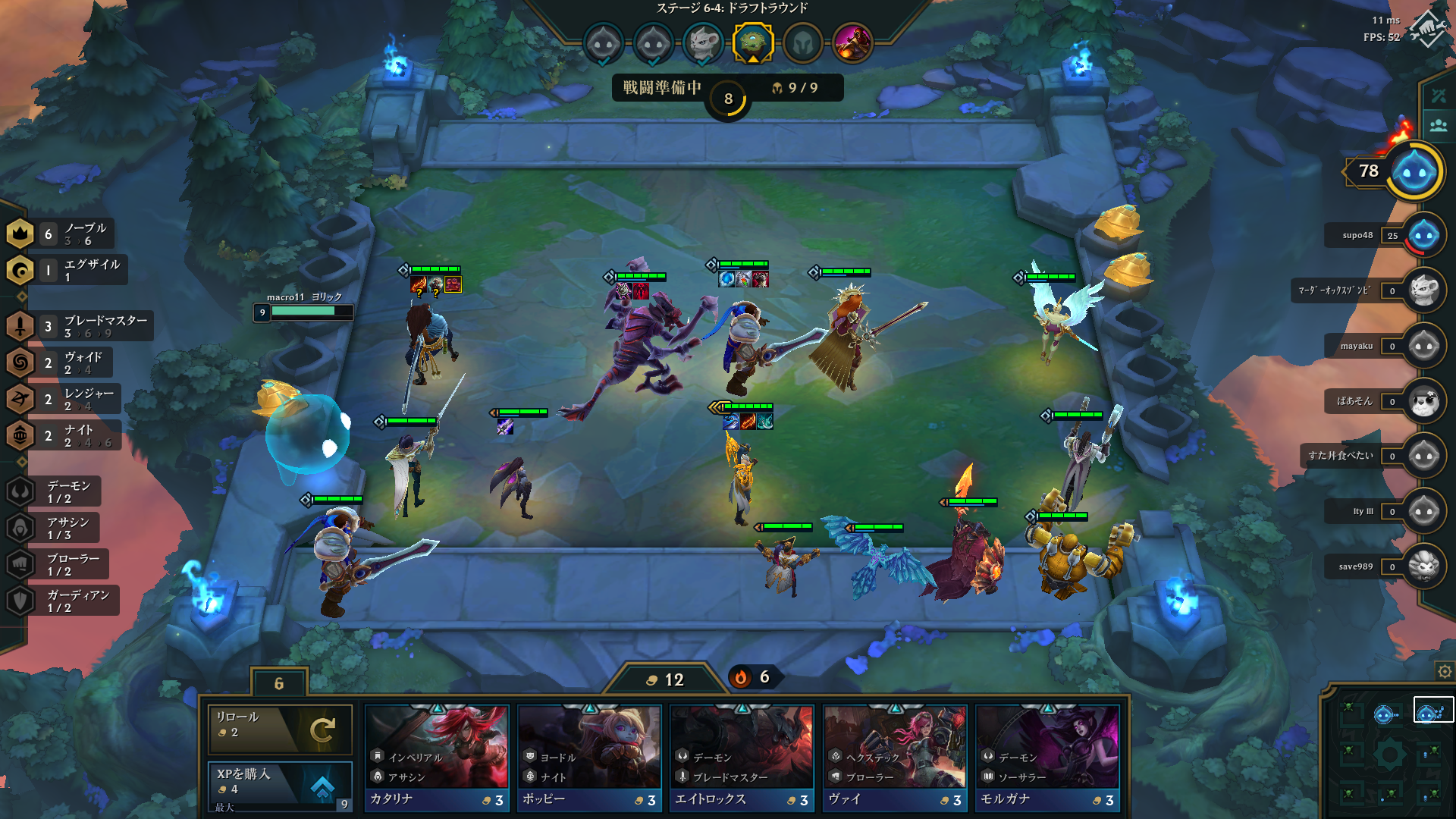Viewport: 1456px width, 819px height.
Task: Buy the Morgana champion card
Action: tap(1047, 758)
